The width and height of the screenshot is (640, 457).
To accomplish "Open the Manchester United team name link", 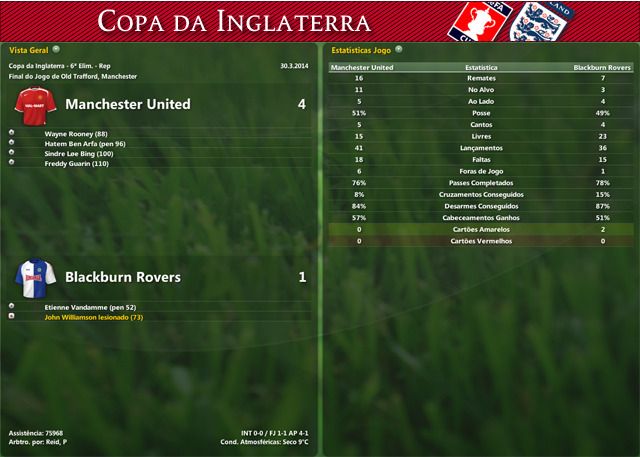I will coord(127,104).
